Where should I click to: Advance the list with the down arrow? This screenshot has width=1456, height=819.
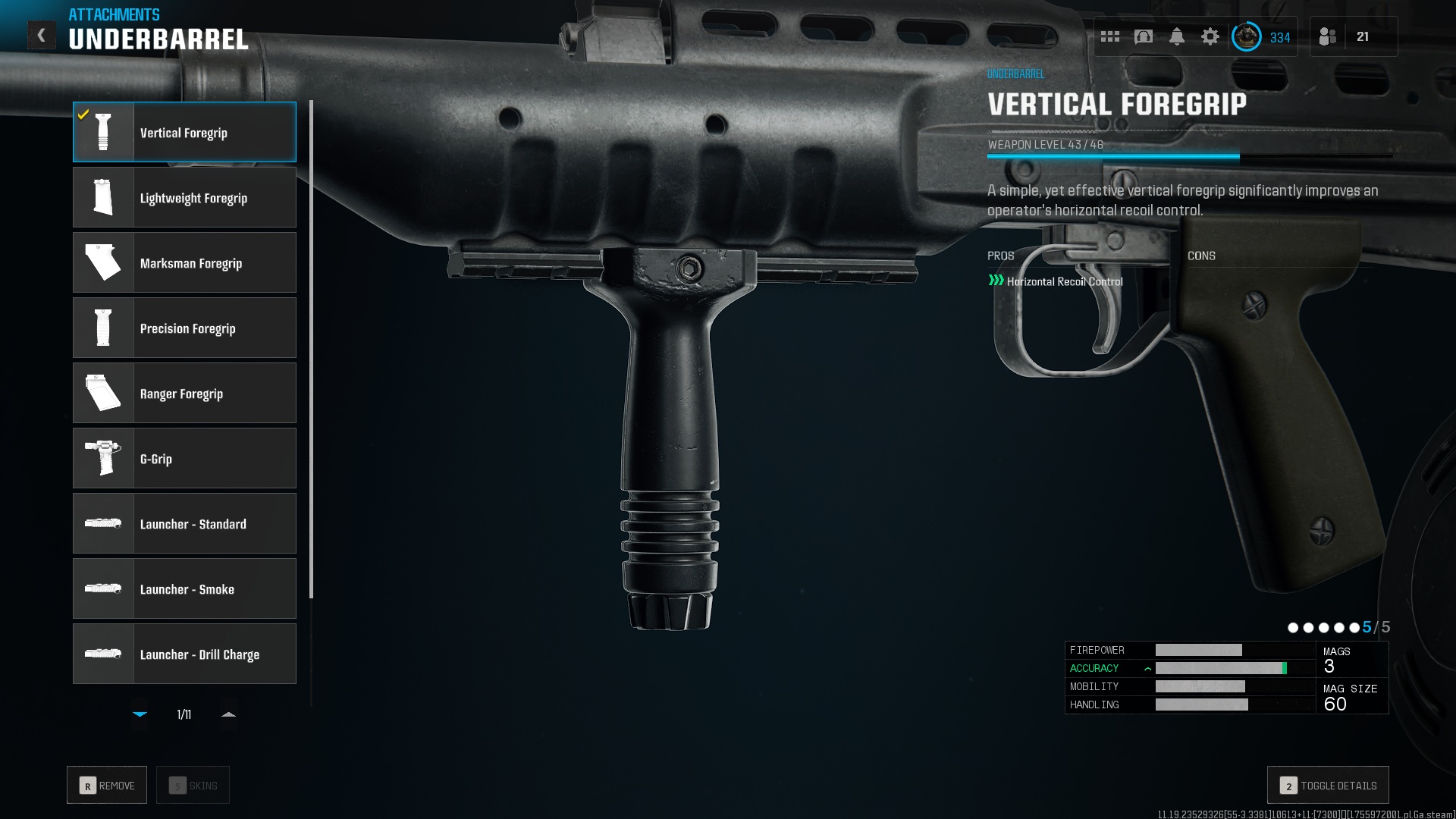pos(140,714)
